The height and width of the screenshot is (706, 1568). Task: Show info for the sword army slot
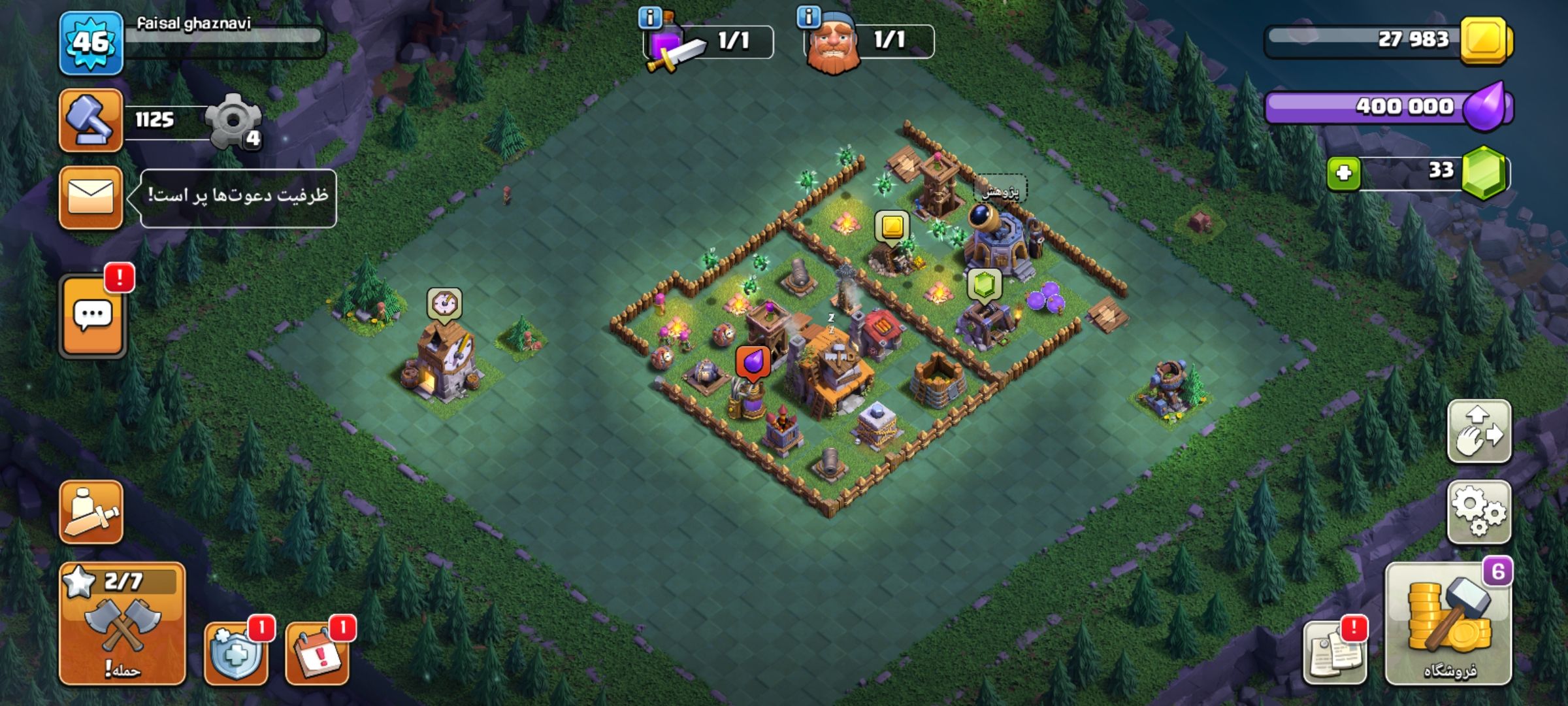[649, 18]
